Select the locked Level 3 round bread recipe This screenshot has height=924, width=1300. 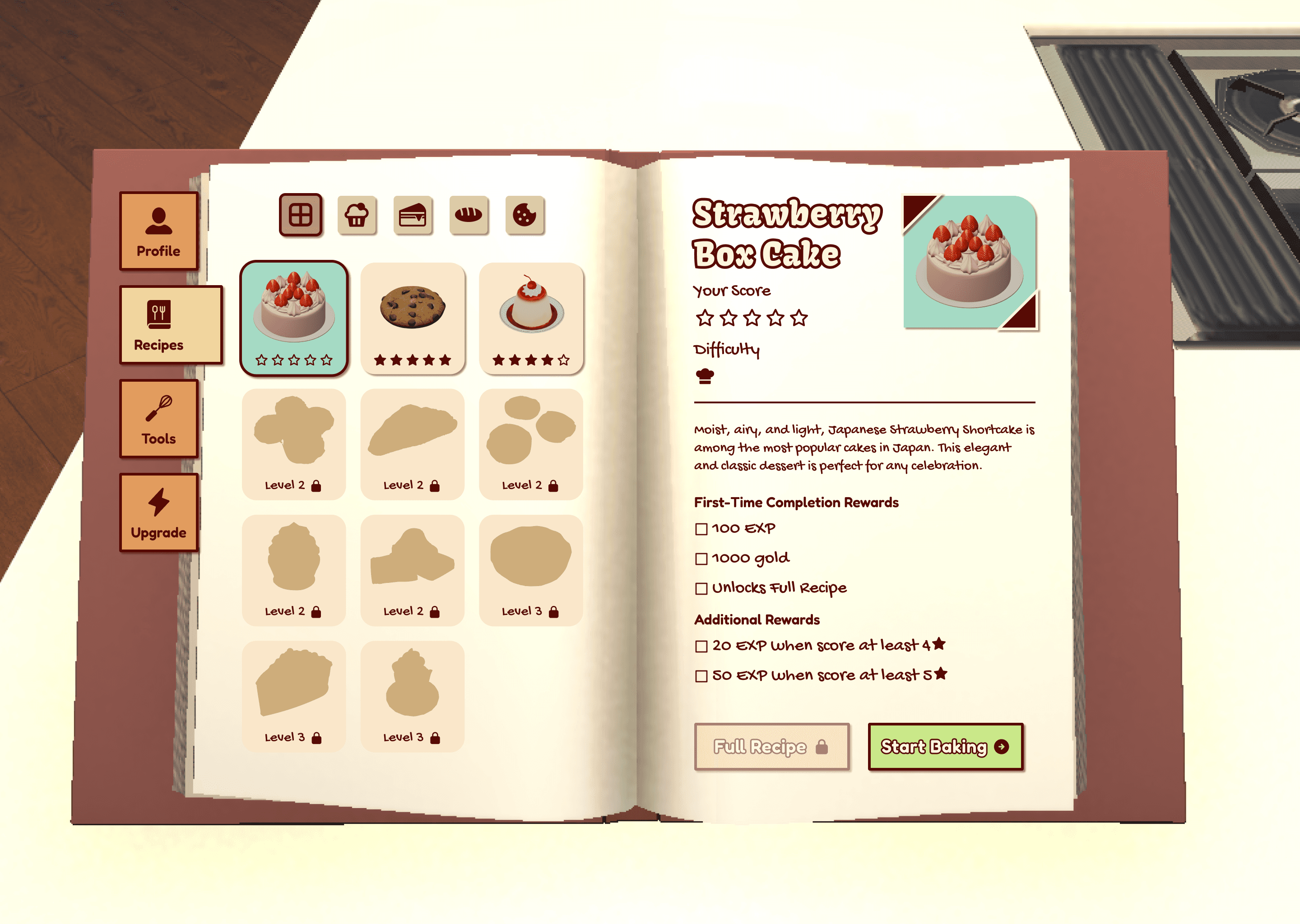point(531,569)
